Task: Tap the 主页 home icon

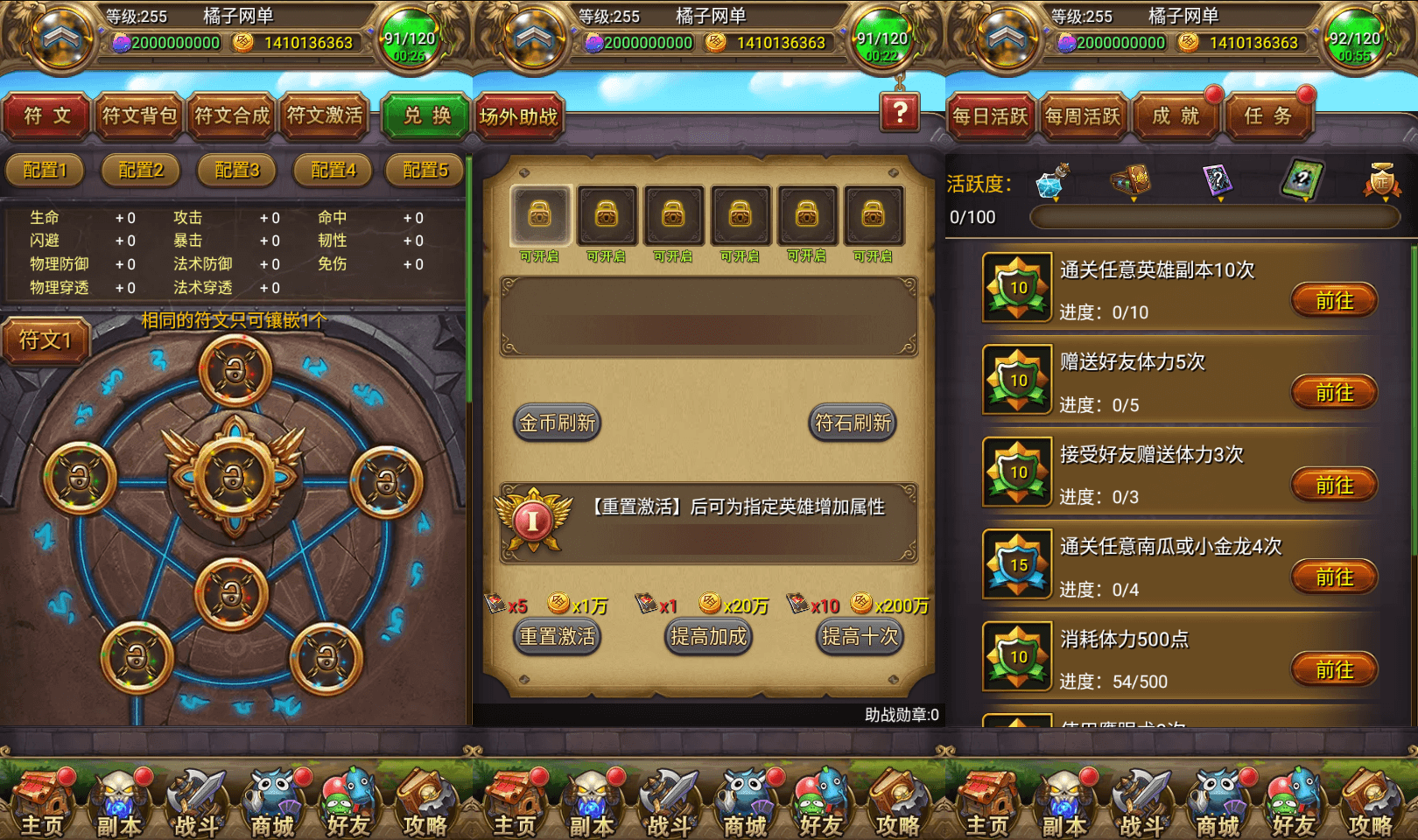Action: coord(44,801)
